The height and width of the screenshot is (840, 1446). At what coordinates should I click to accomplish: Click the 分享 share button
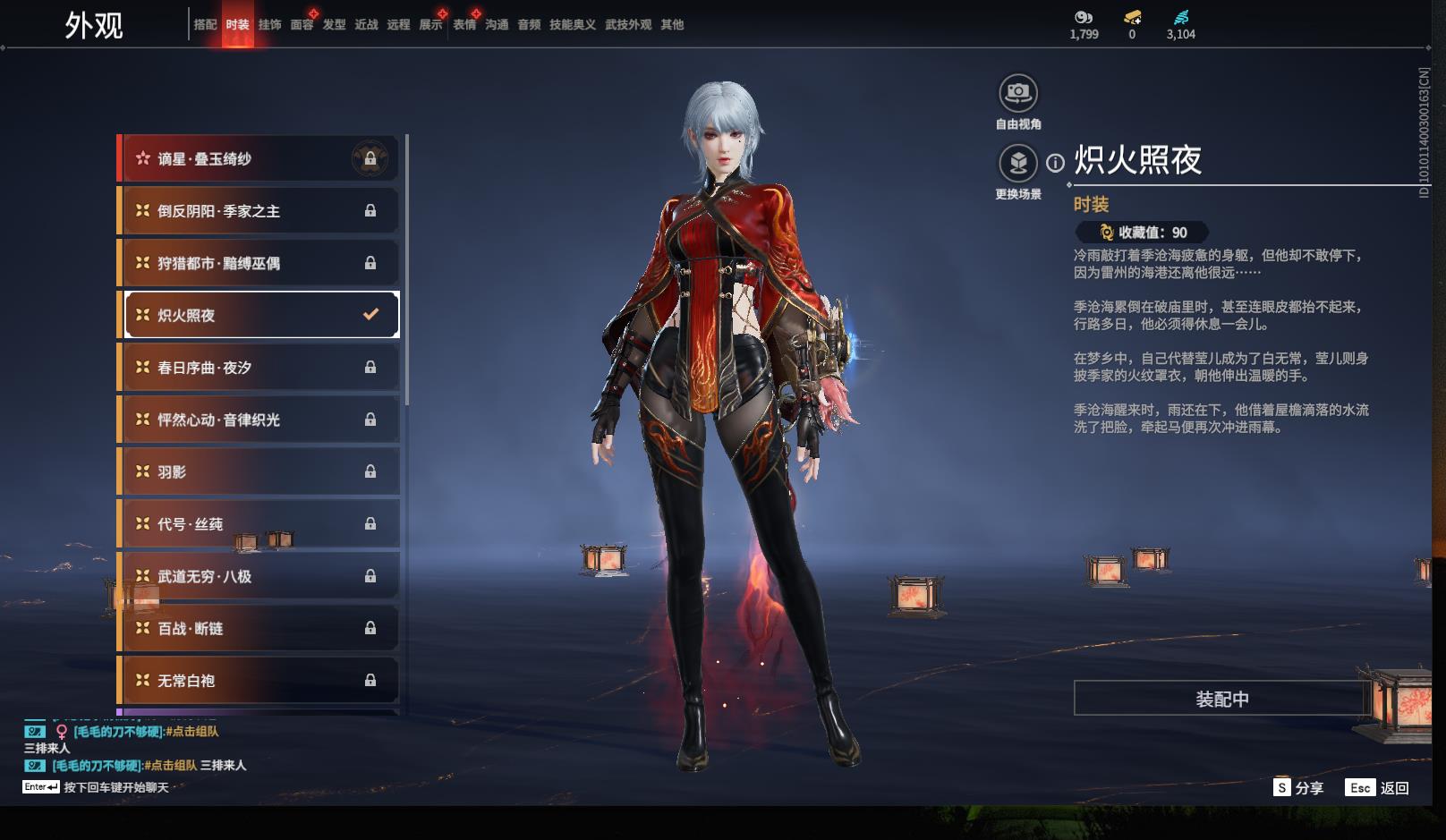[1298, 788]
